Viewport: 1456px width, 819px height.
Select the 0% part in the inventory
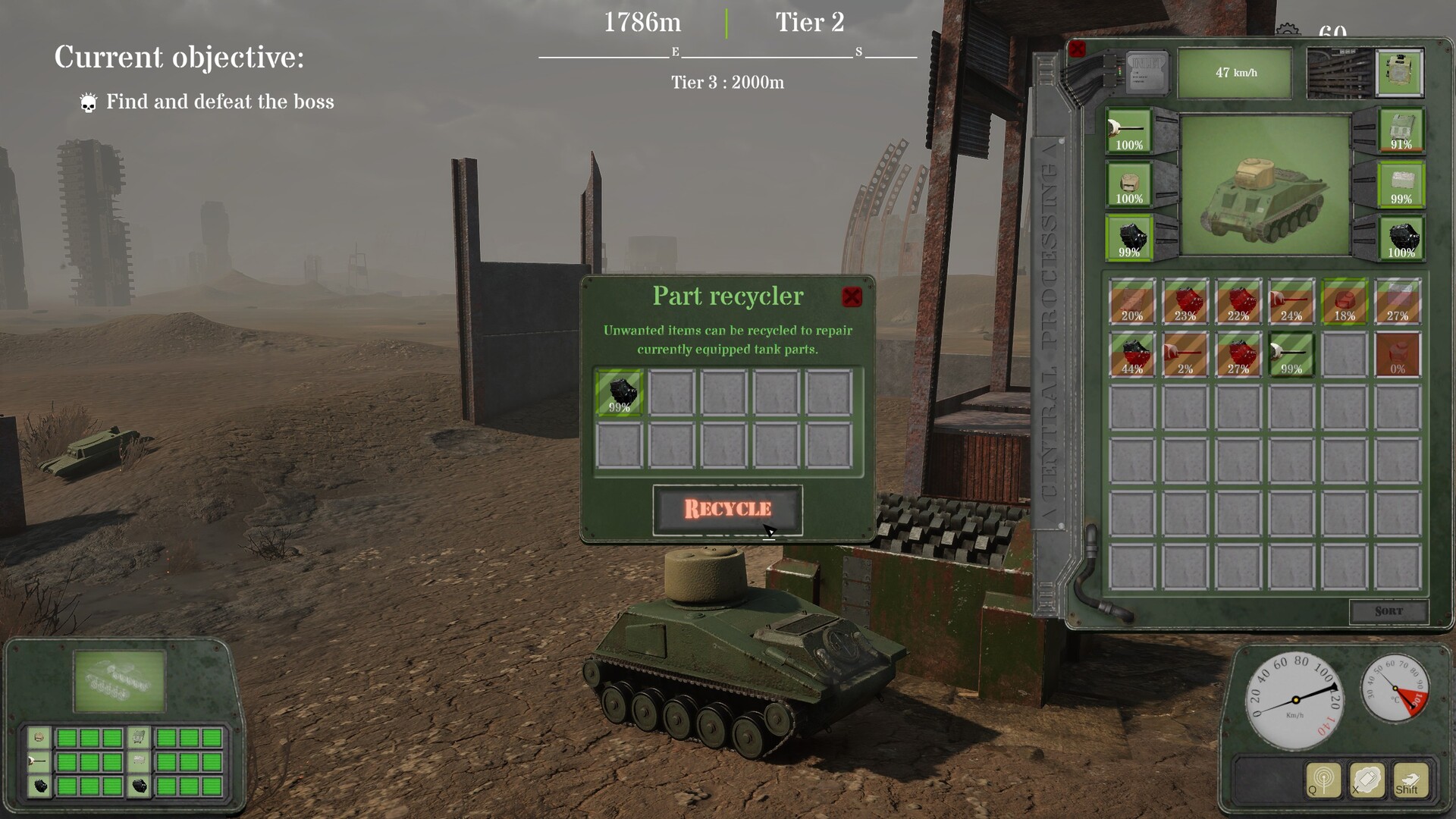(x=1398, y=355)
